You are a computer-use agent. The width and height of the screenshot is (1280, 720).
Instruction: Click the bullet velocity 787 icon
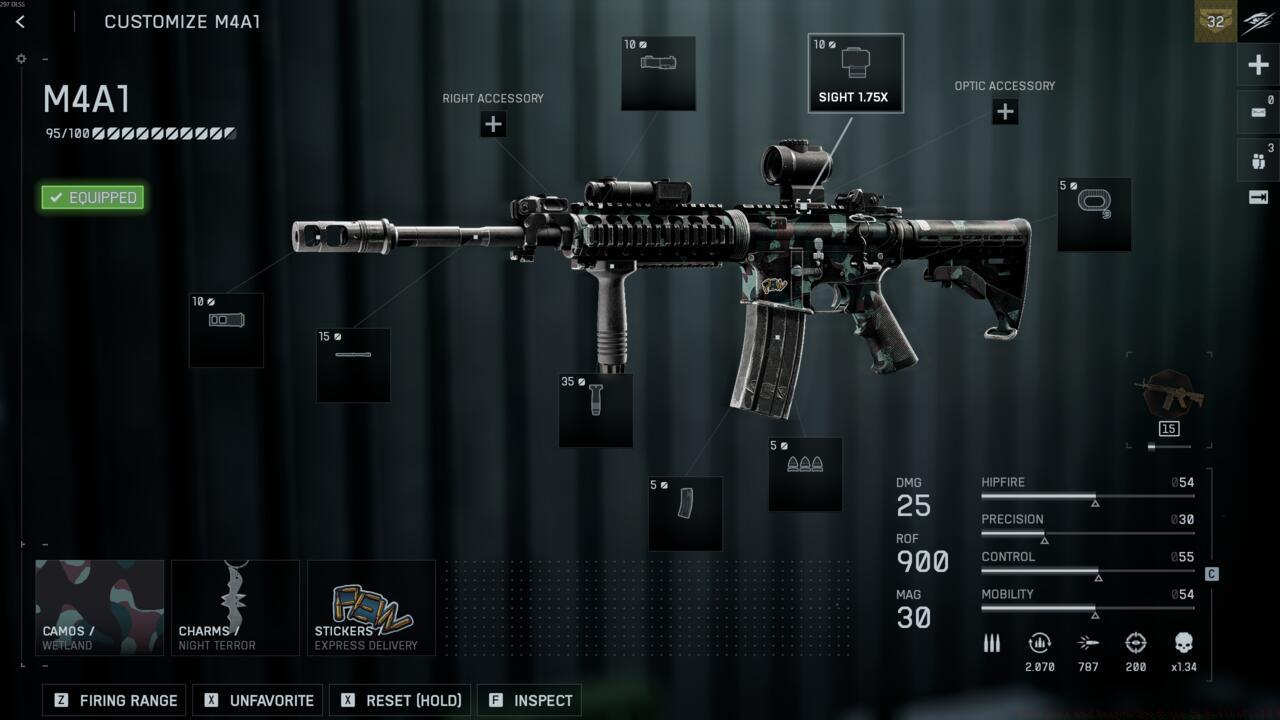[x=1088, y=643]
